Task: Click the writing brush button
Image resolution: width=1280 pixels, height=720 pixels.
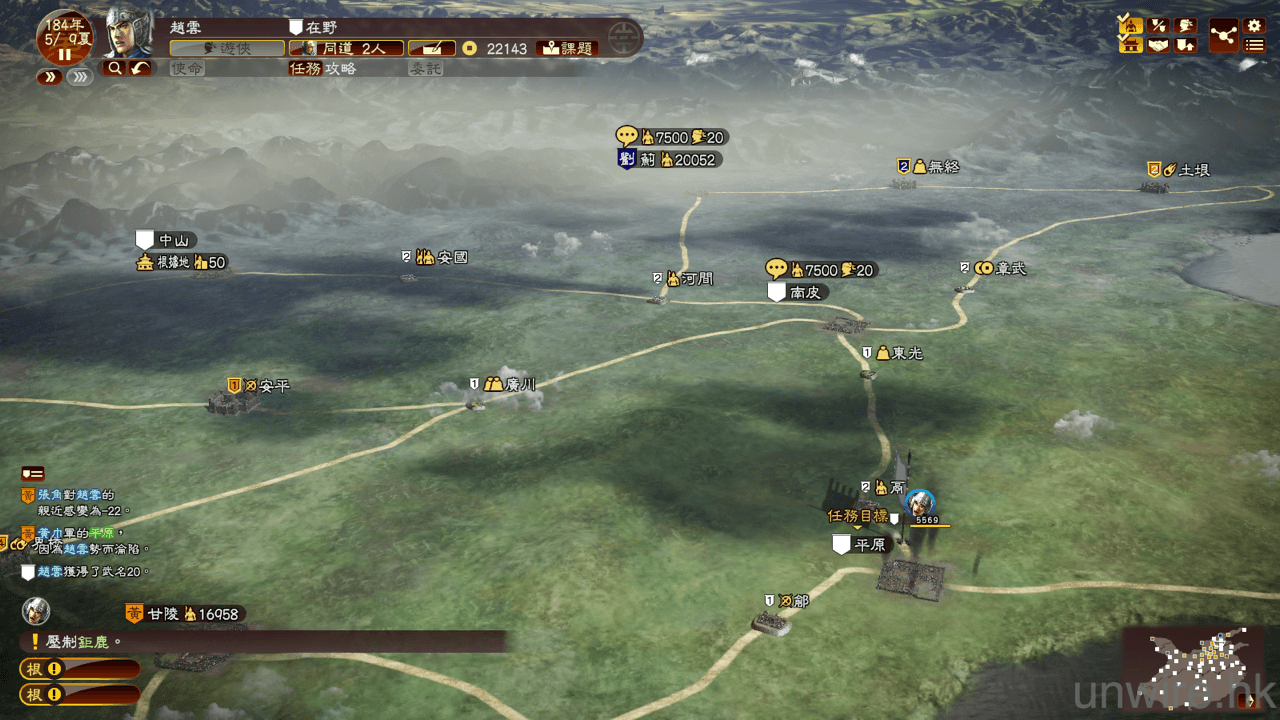Action: [431, 48]
